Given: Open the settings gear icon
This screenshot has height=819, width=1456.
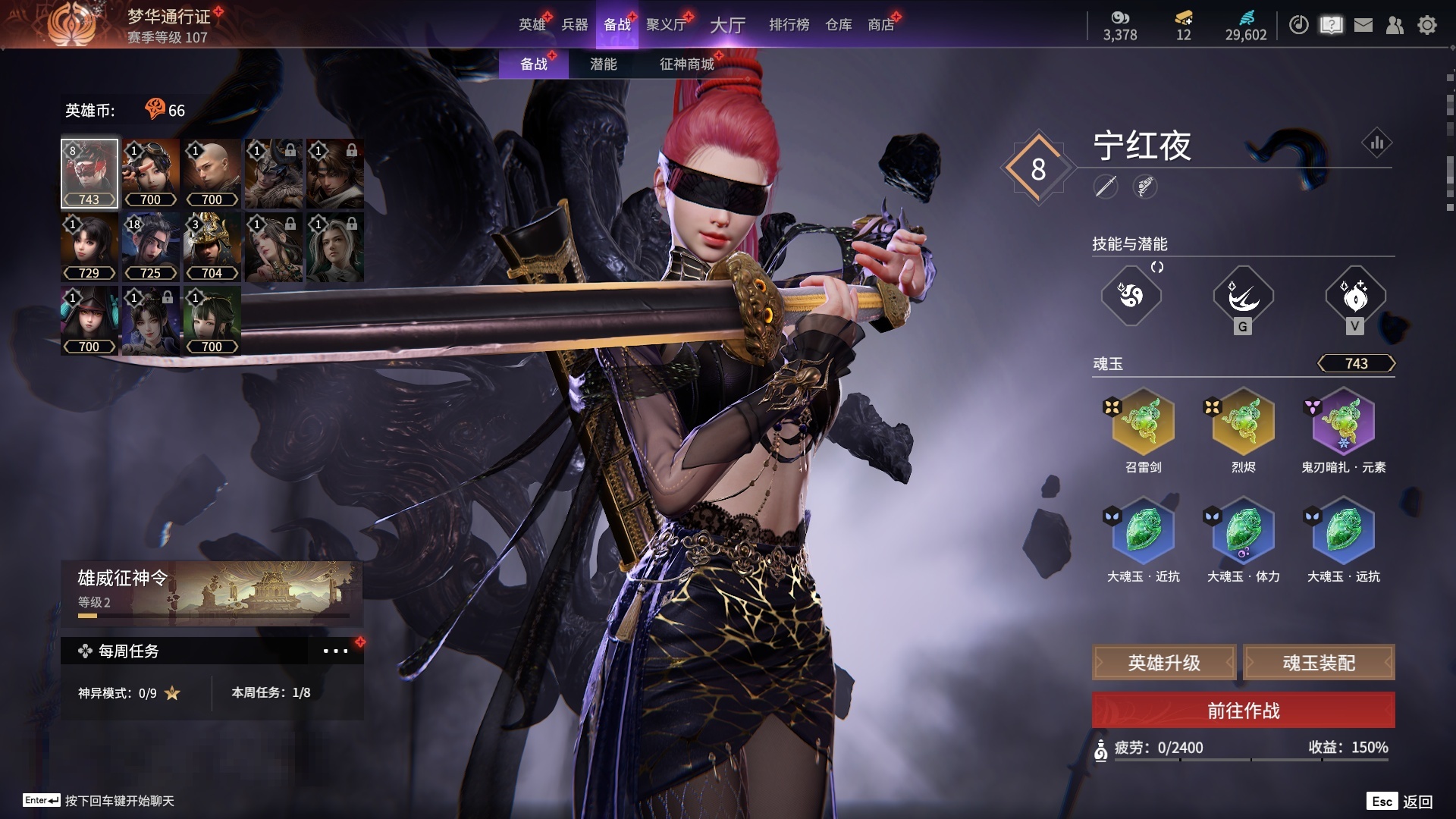Looking at the screenshot, I should point(1426,25).
